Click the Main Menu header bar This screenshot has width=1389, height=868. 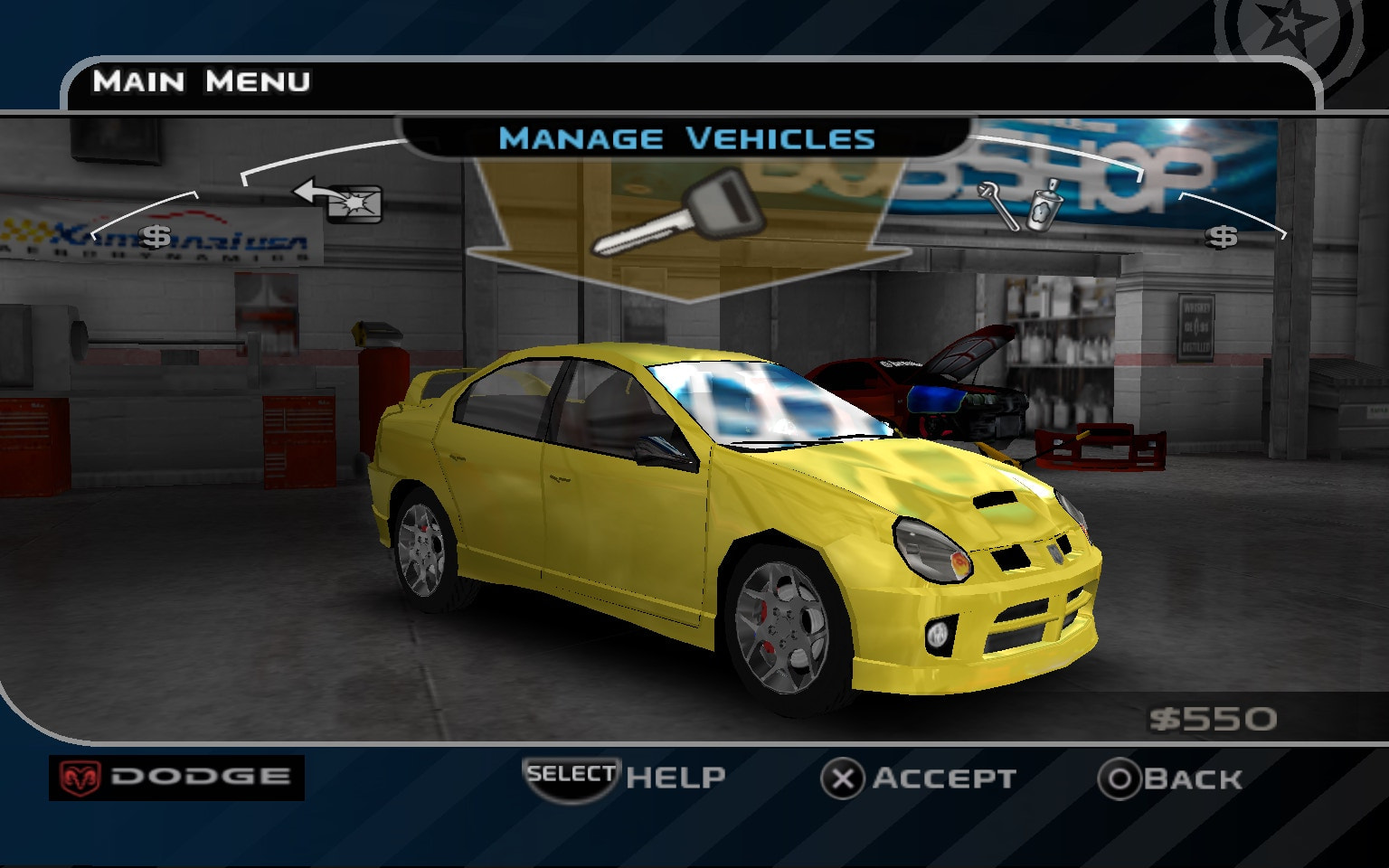point(203,82)
